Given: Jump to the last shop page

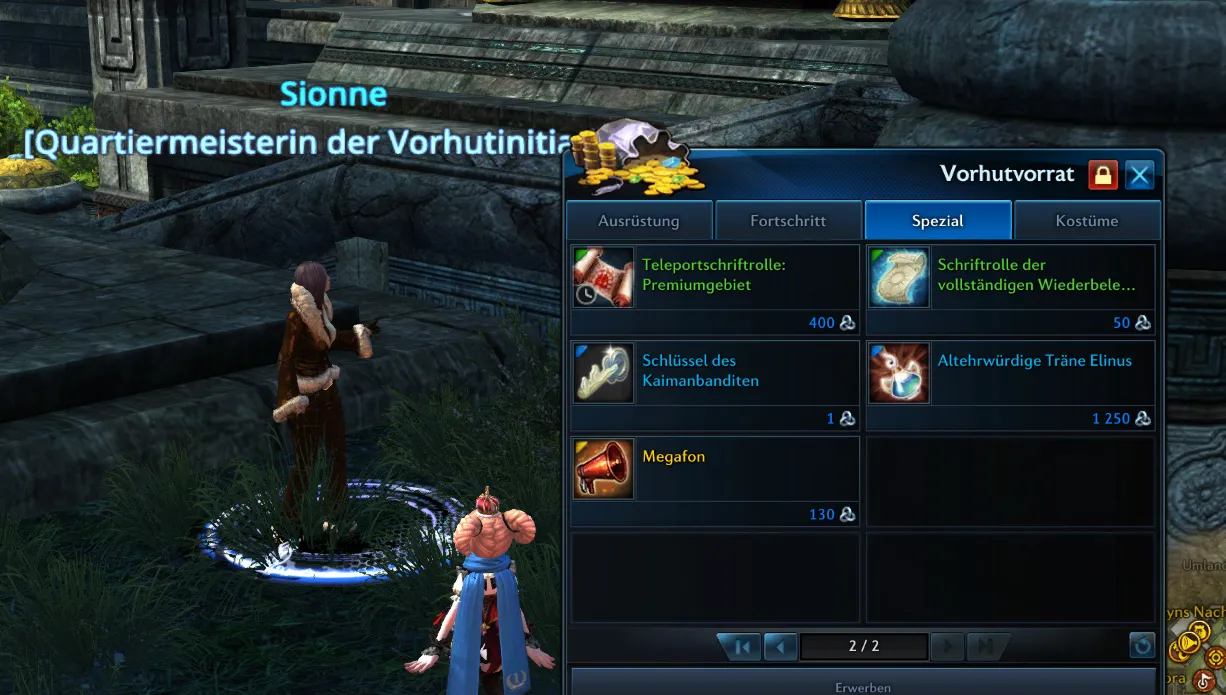Looking at the screenshot, I should [x=987, y=647].
